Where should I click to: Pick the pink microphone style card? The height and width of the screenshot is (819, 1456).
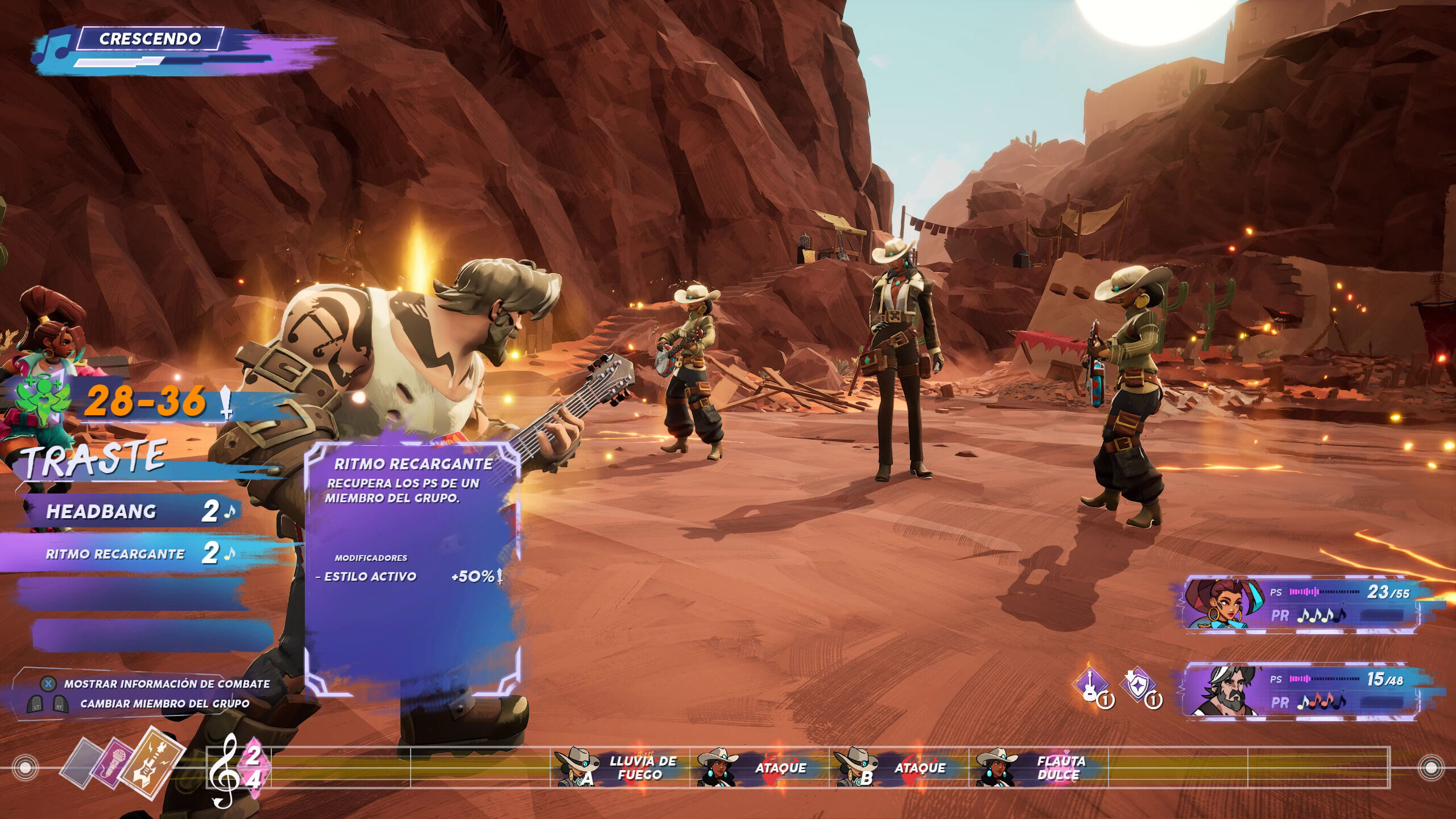[111, 765]
